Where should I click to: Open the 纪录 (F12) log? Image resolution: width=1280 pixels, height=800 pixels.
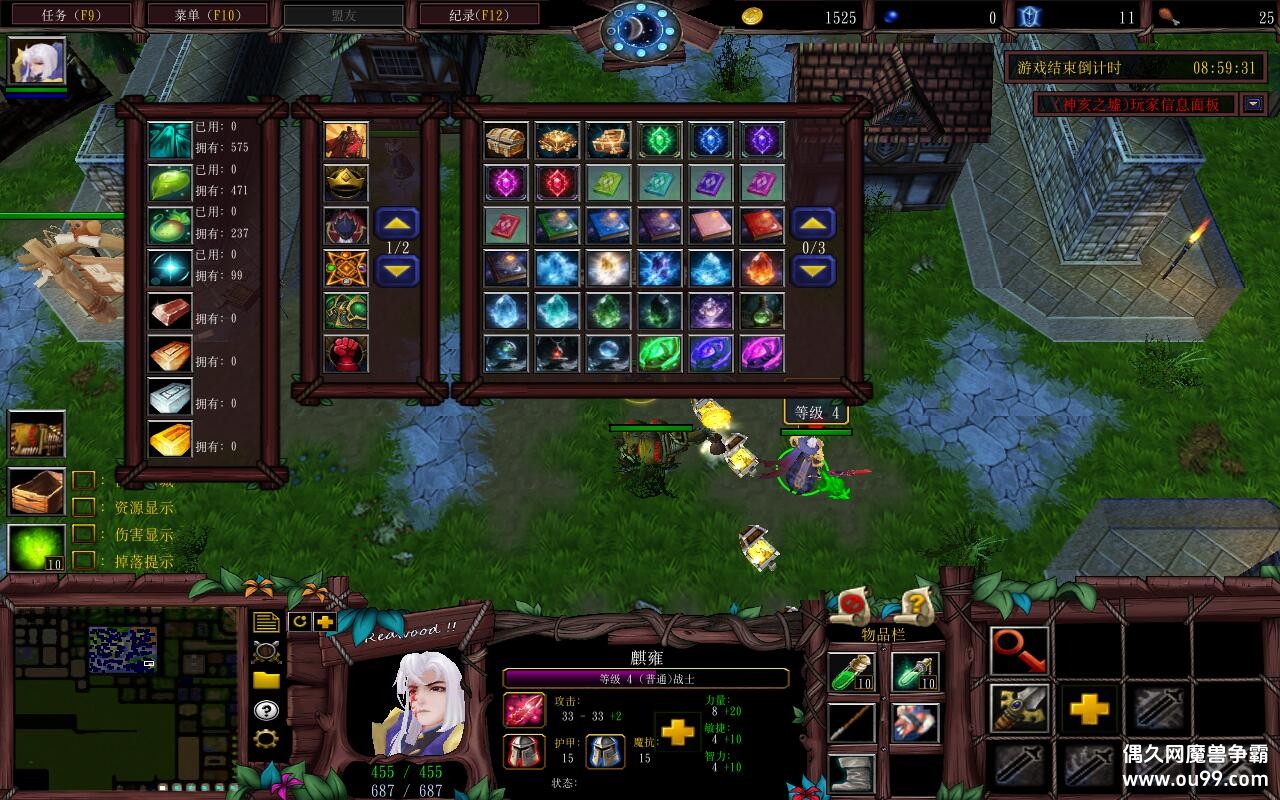pos(478,15)
